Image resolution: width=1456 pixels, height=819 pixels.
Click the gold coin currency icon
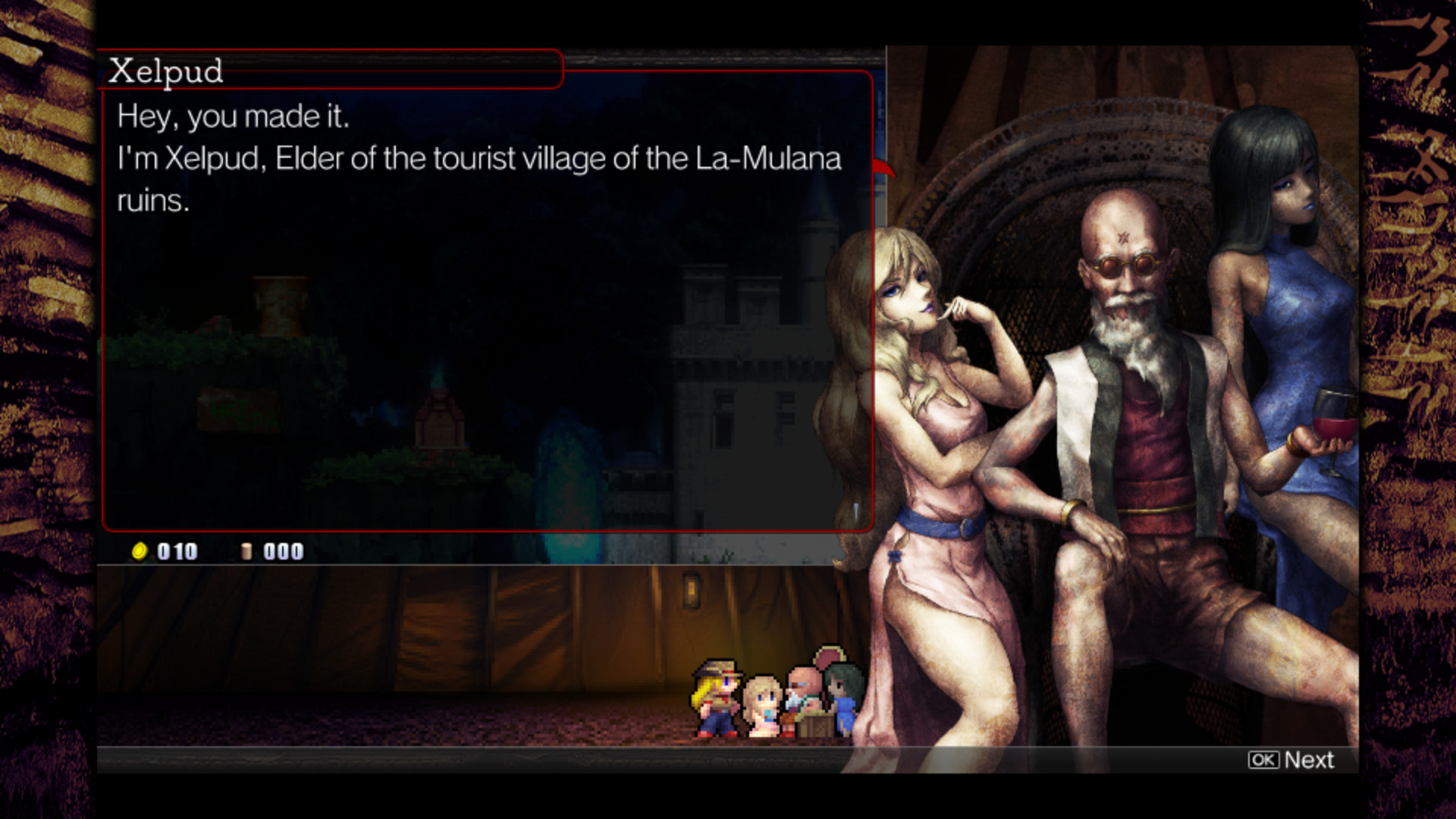141,551
